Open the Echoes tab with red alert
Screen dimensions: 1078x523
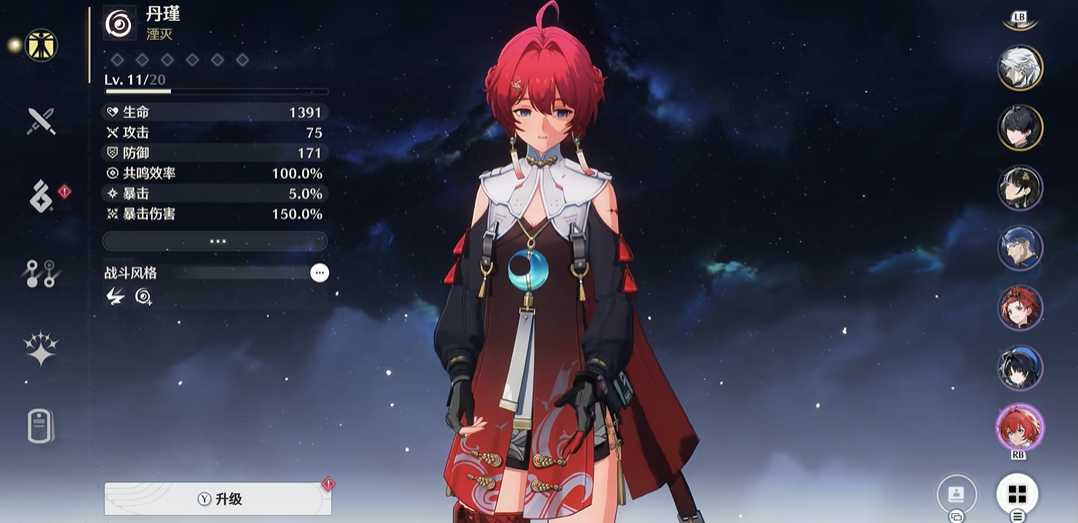[x=41, y=197]
